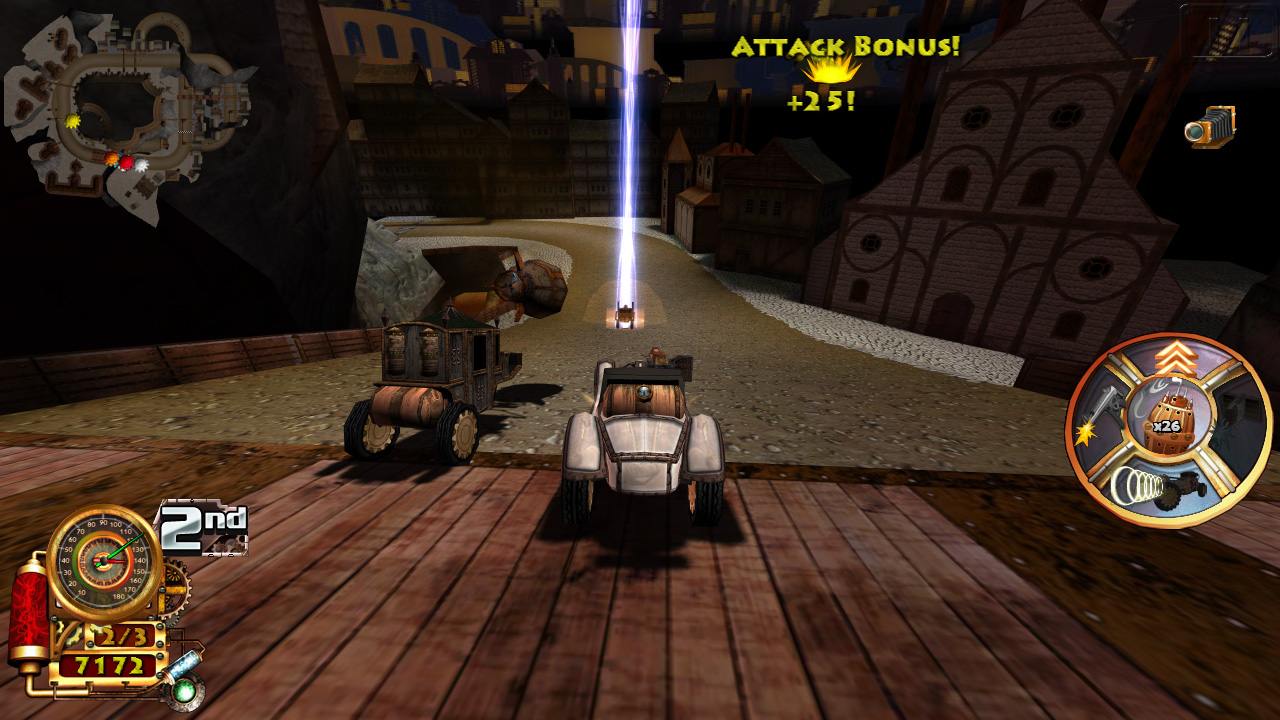The image size is (1280, 720).
Task: Click the red racer marker on the minimap
Action: pyautogui.click(x=127, y=162)
